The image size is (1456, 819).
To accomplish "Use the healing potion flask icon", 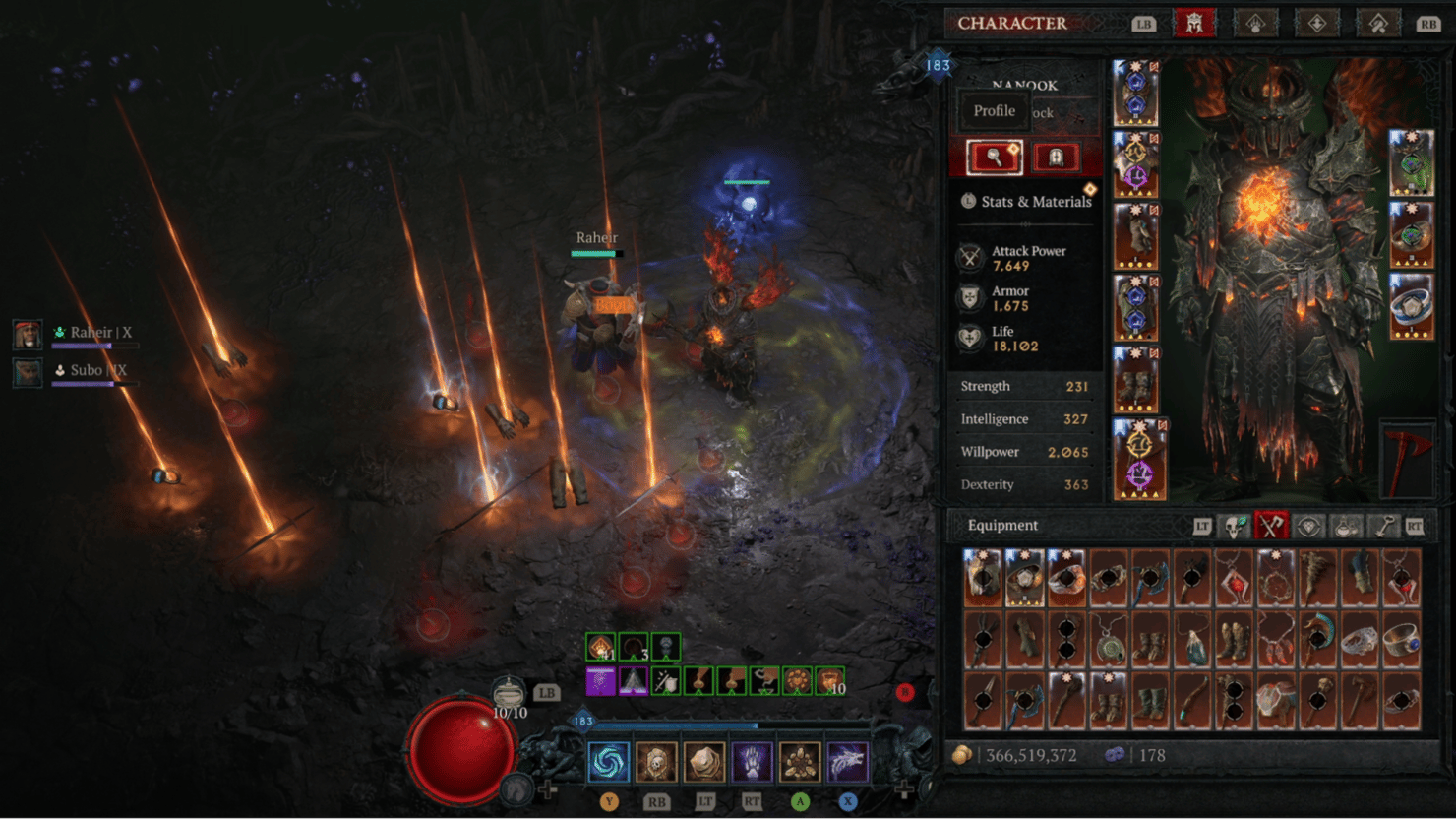I will (x=509, y=692).
